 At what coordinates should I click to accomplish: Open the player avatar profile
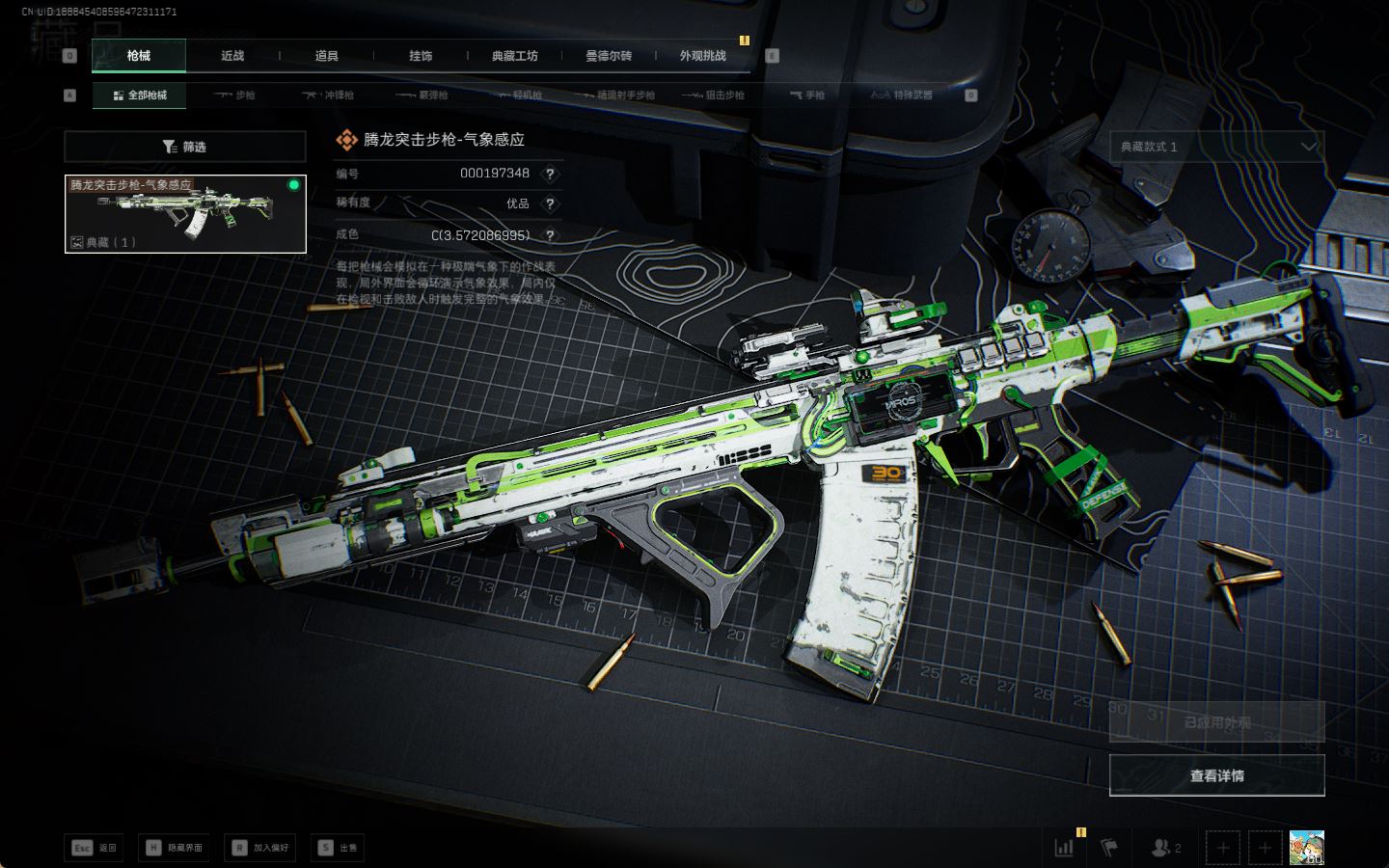(x=1306, y=848)
